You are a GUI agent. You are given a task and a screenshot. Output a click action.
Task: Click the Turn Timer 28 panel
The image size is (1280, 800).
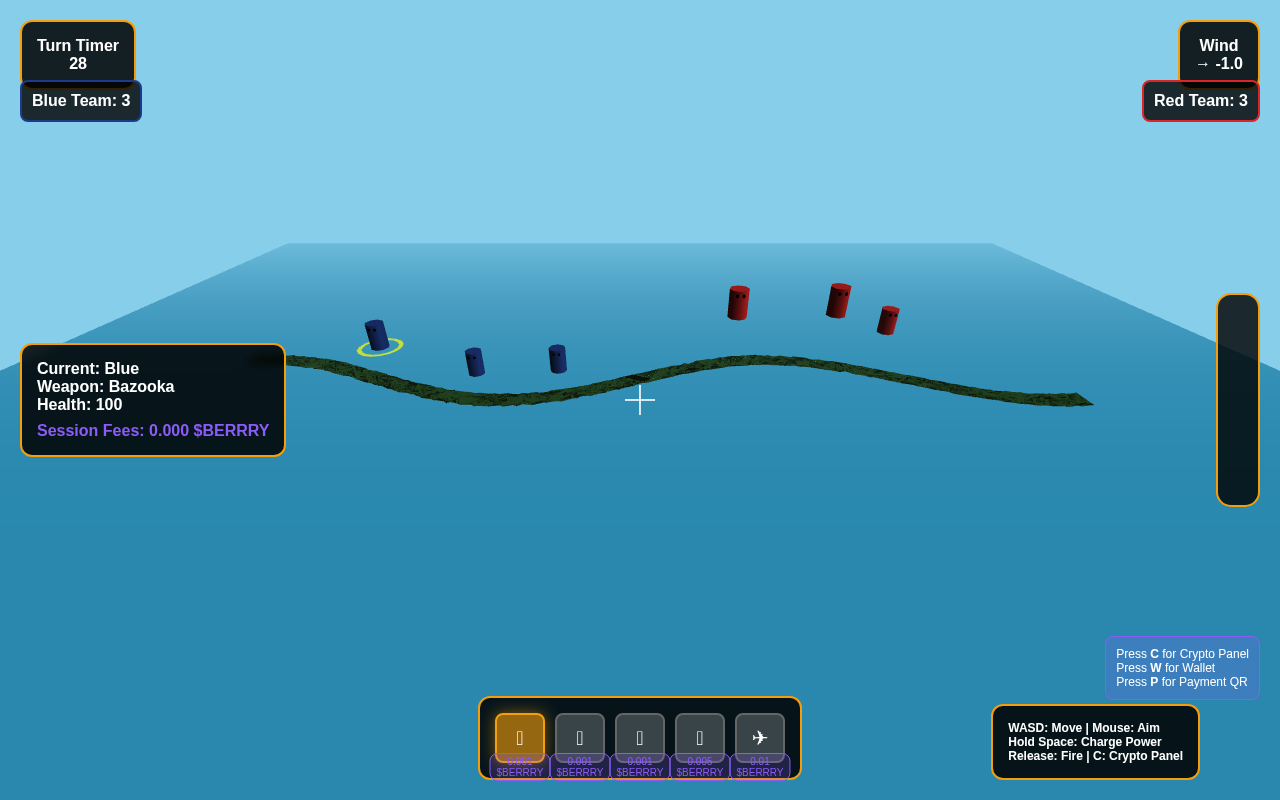78,53
